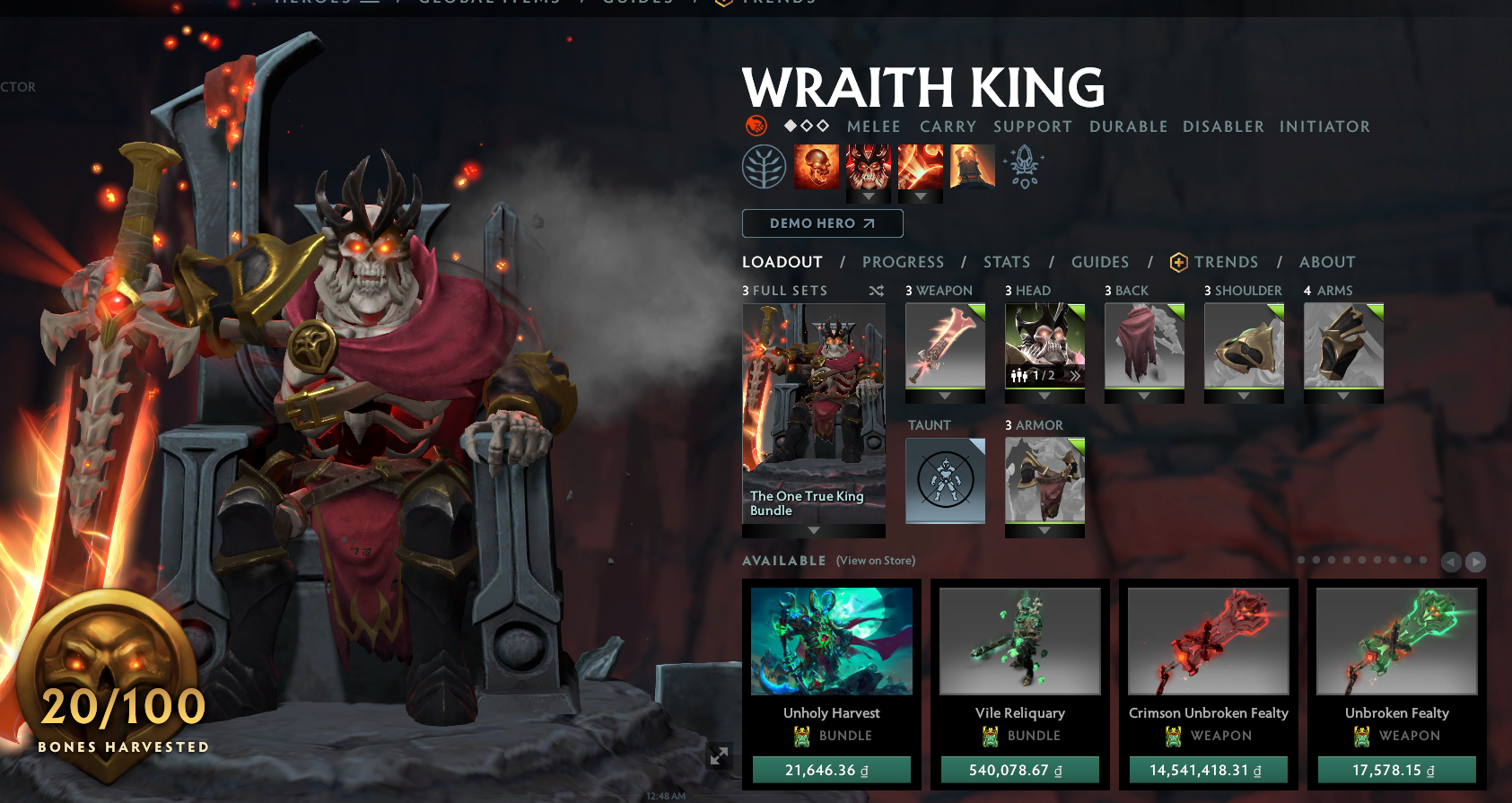The width and height of the screenshot is (1512, 803).
Task: Select the Unholy Harvest bundle thumbnail
Action: pos(832,641)
